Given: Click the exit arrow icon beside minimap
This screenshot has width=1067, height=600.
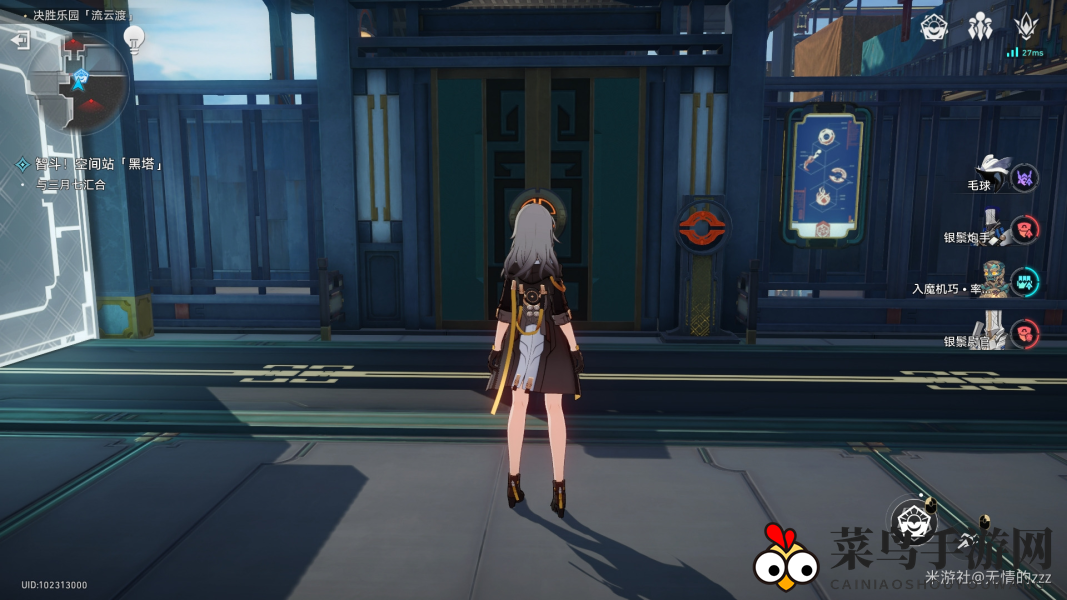Looking at the screenshot, I should click(x=21, y=40).
